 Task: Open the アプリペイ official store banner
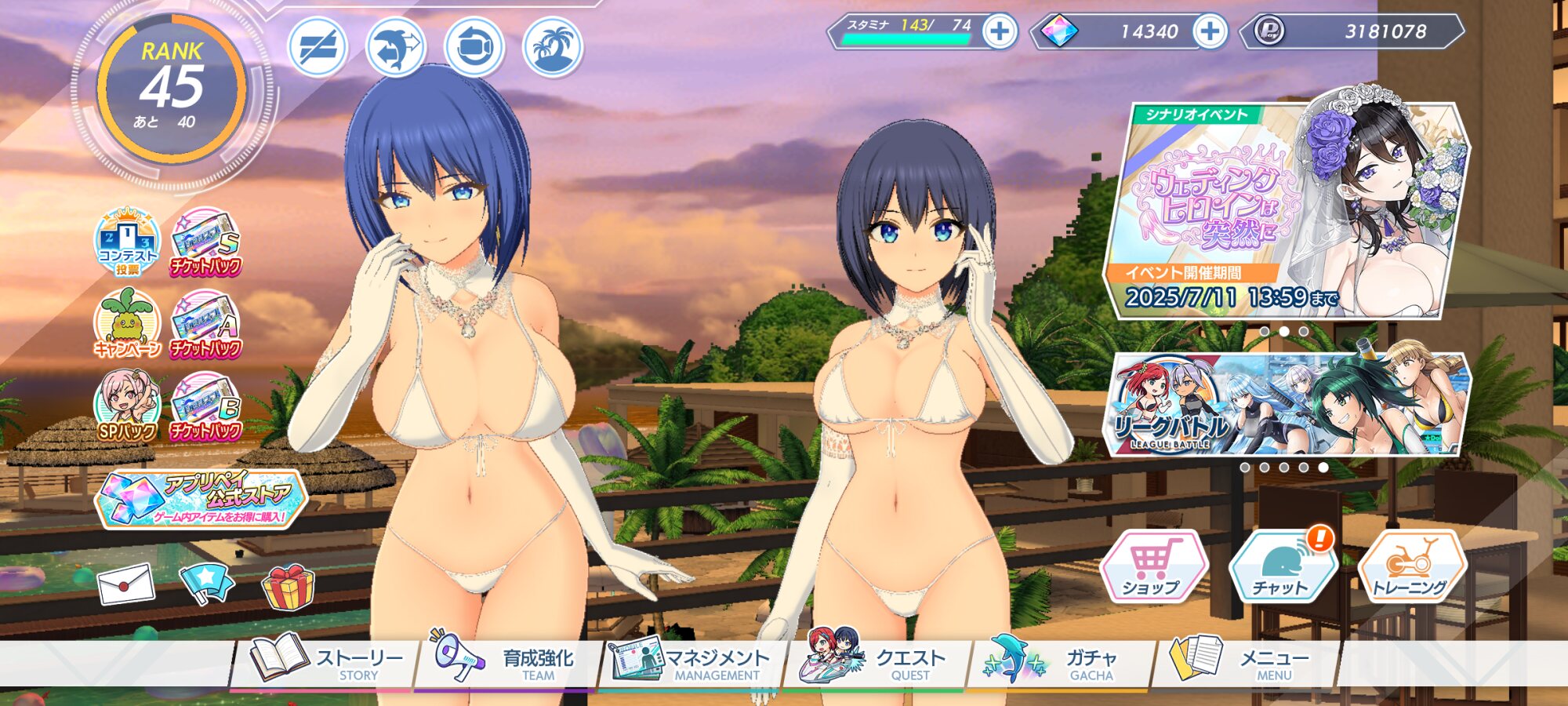(x=201, y=498)
